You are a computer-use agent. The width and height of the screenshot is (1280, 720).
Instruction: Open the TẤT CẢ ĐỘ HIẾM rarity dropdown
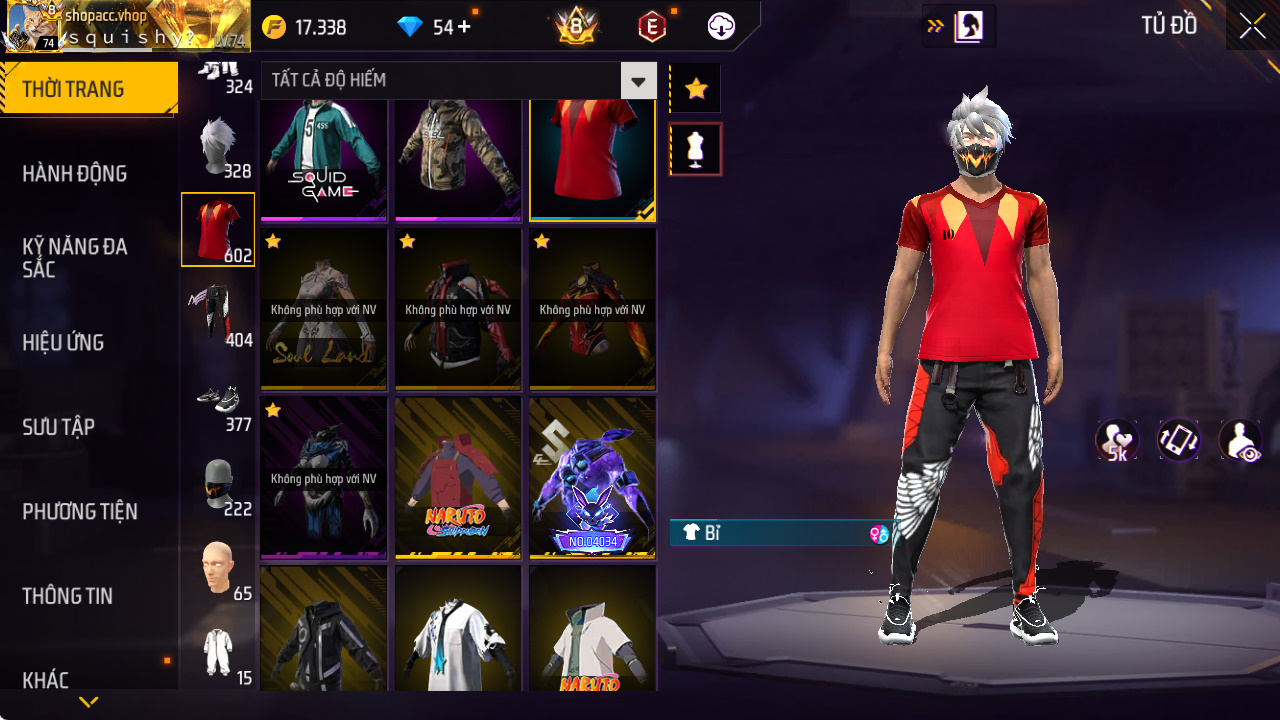pos(637,81)
